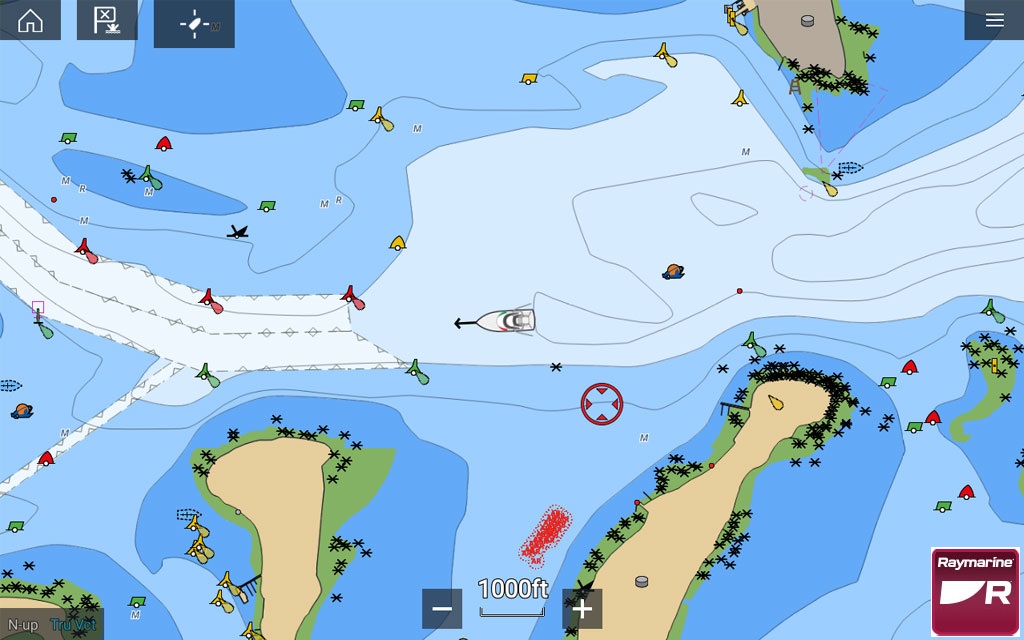Screen dimensions: 1024x640
Task: Select the red lifebuoy marker on chart
Action: point(601,404)
